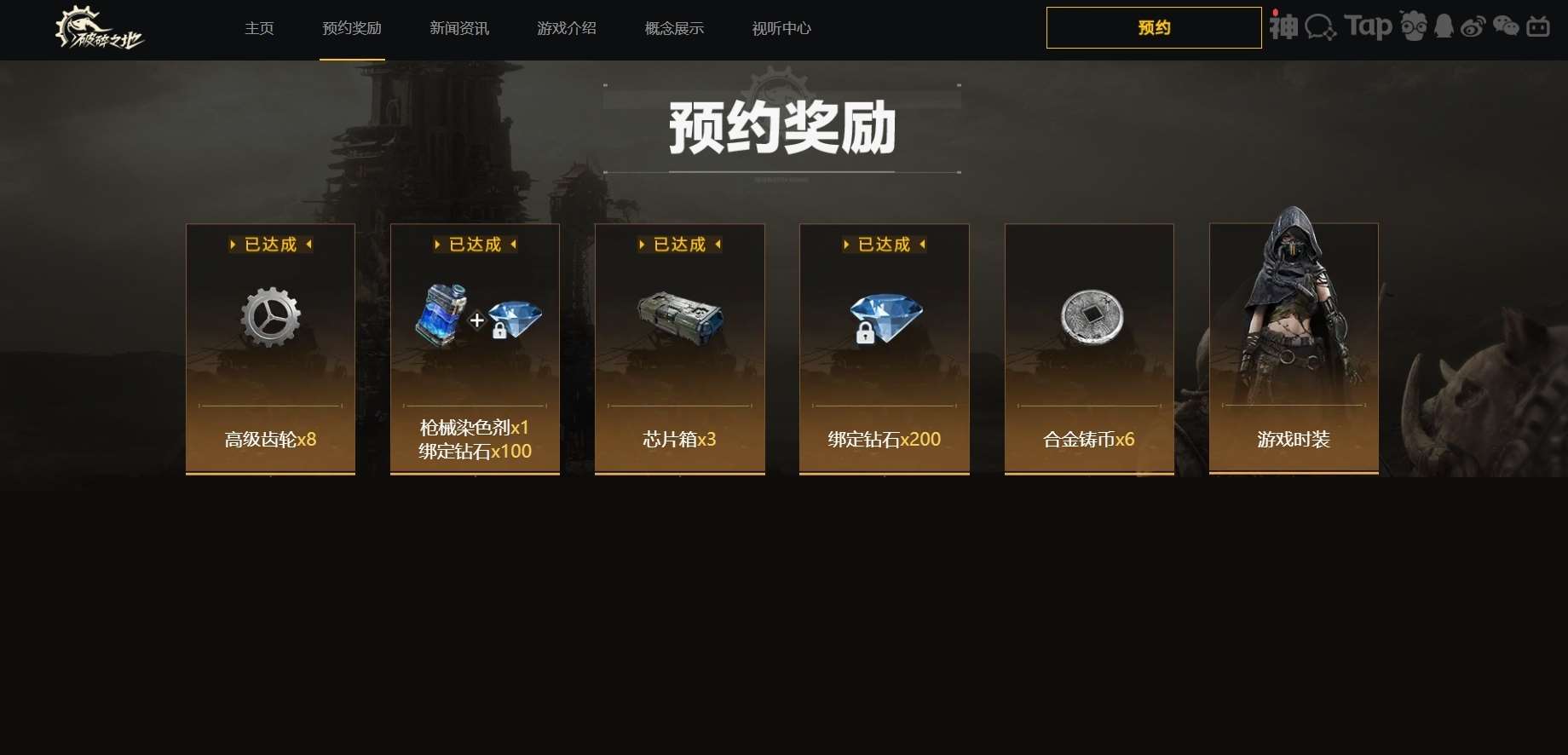Click the diamond image for 绑定钻石x200
1568x755 pixels.
click(x=884, y=318)
